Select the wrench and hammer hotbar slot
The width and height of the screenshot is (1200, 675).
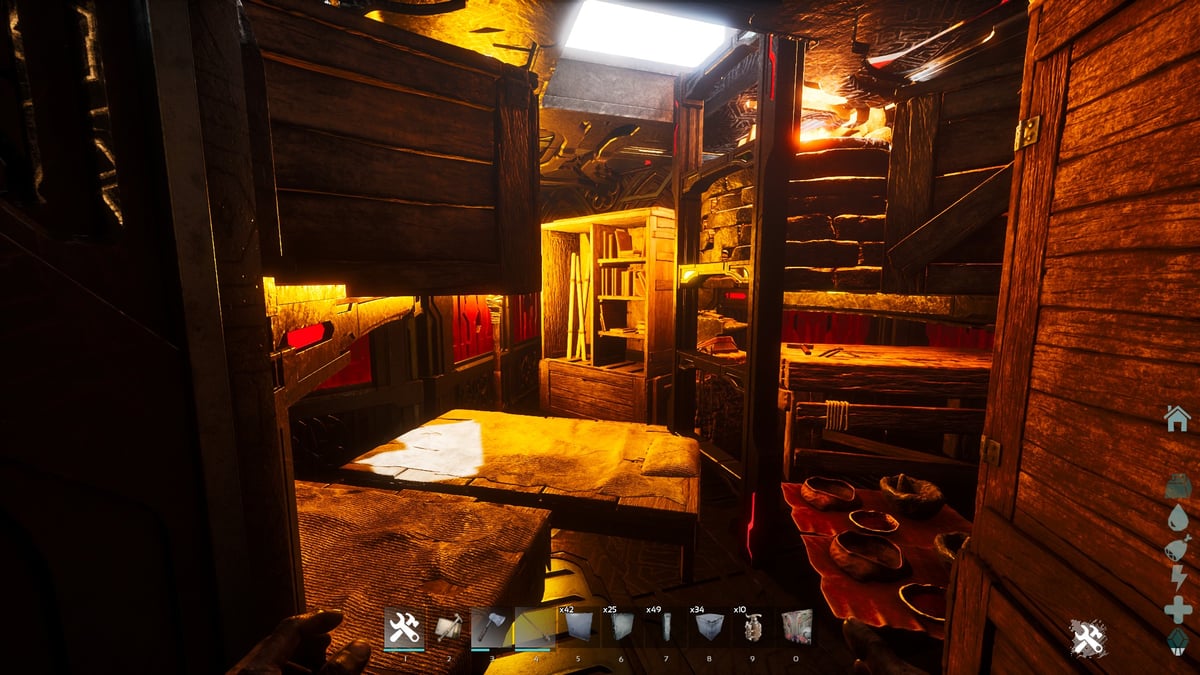point(404,628)
